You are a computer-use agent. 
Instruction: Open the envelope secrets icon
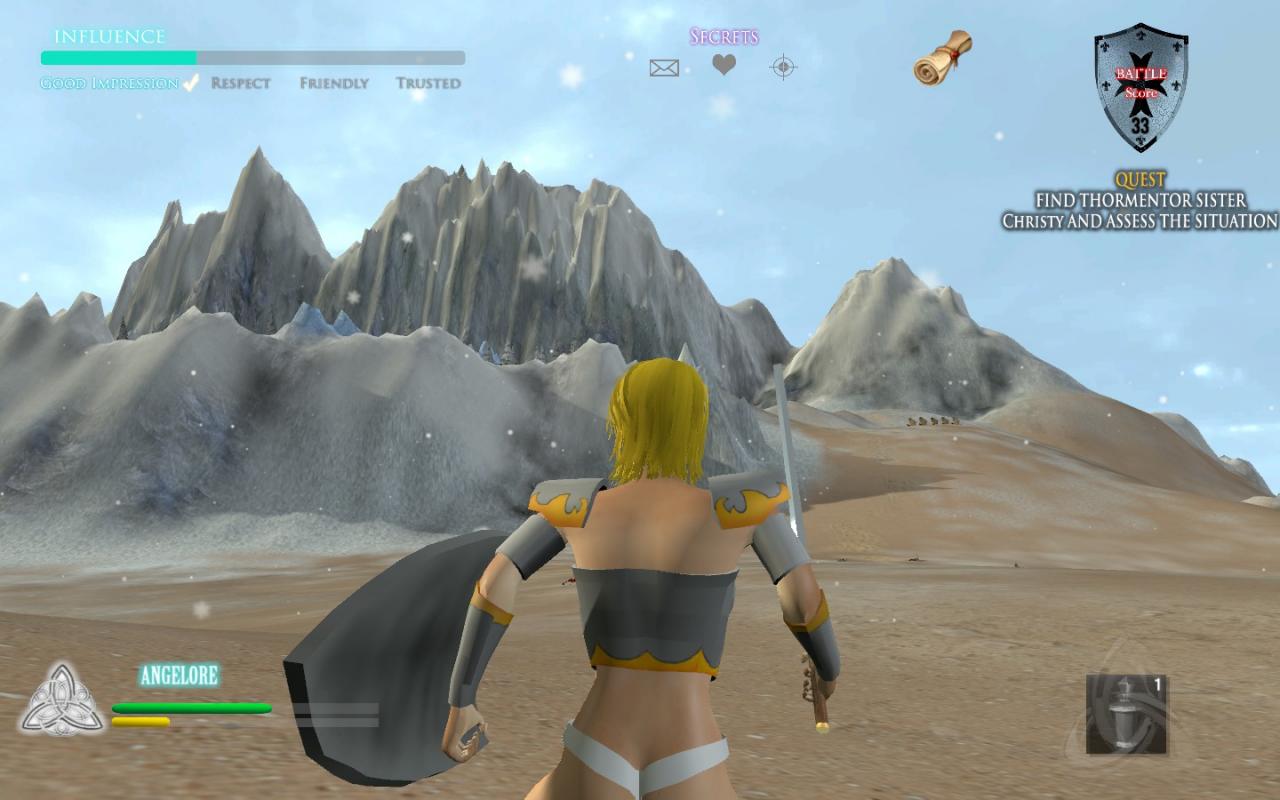point(664,68)
